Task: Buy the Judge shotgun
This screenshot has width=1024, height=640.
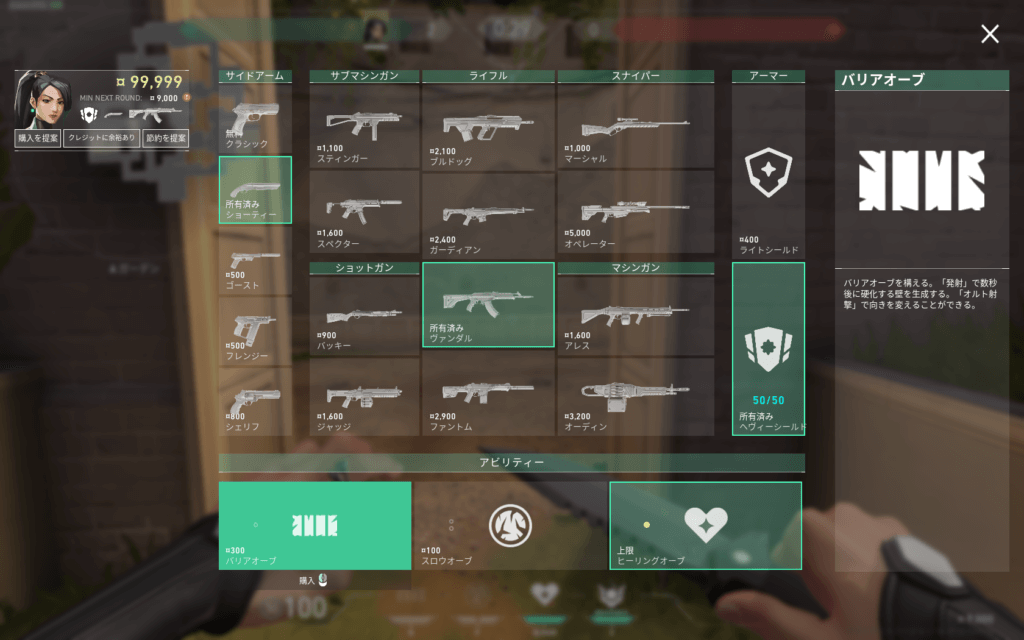Action: [364, 396]
